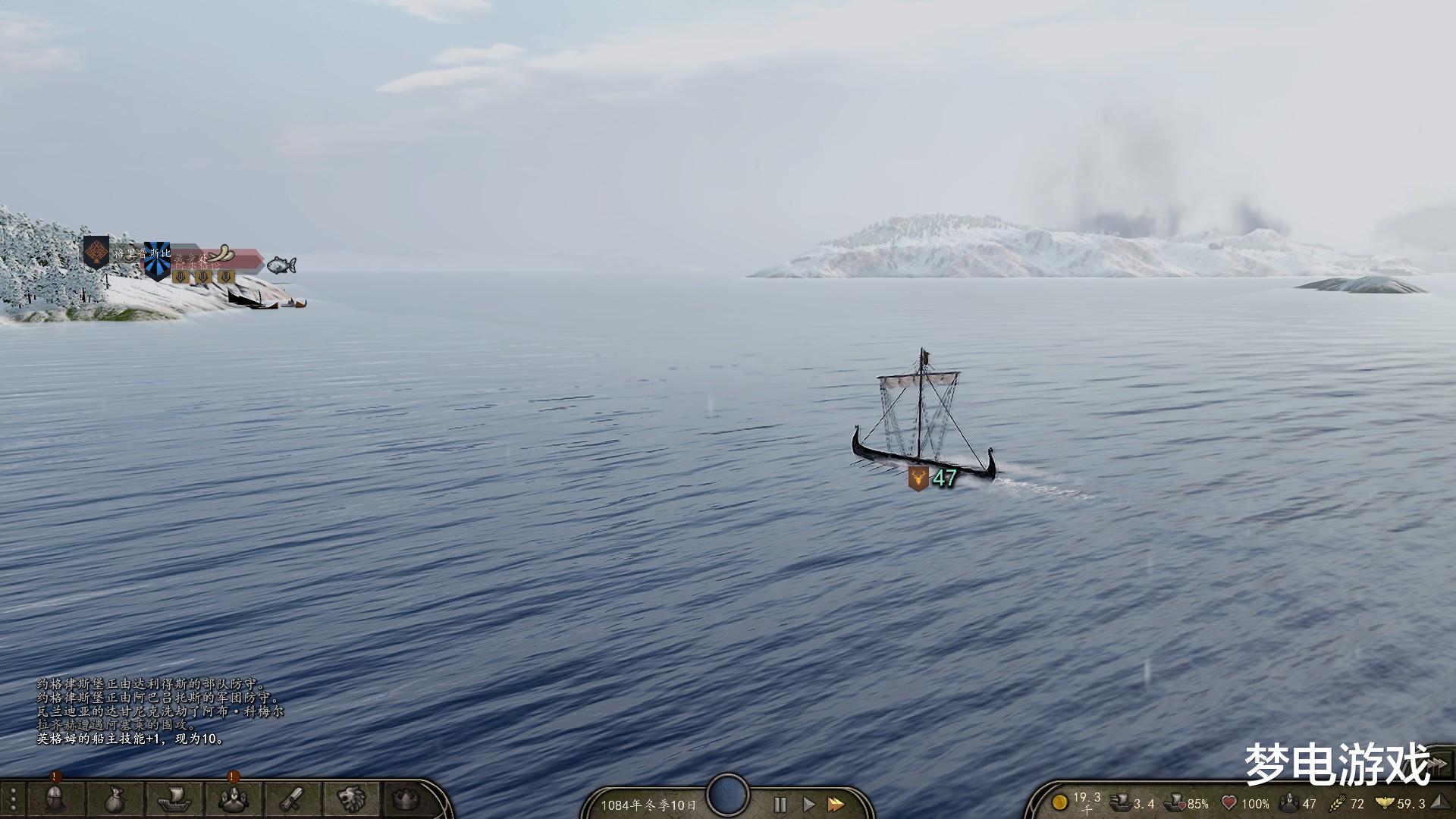This screenshot has height=819, width=1456.
Task: Expand the party info bar arrow
Action: 1441,803
